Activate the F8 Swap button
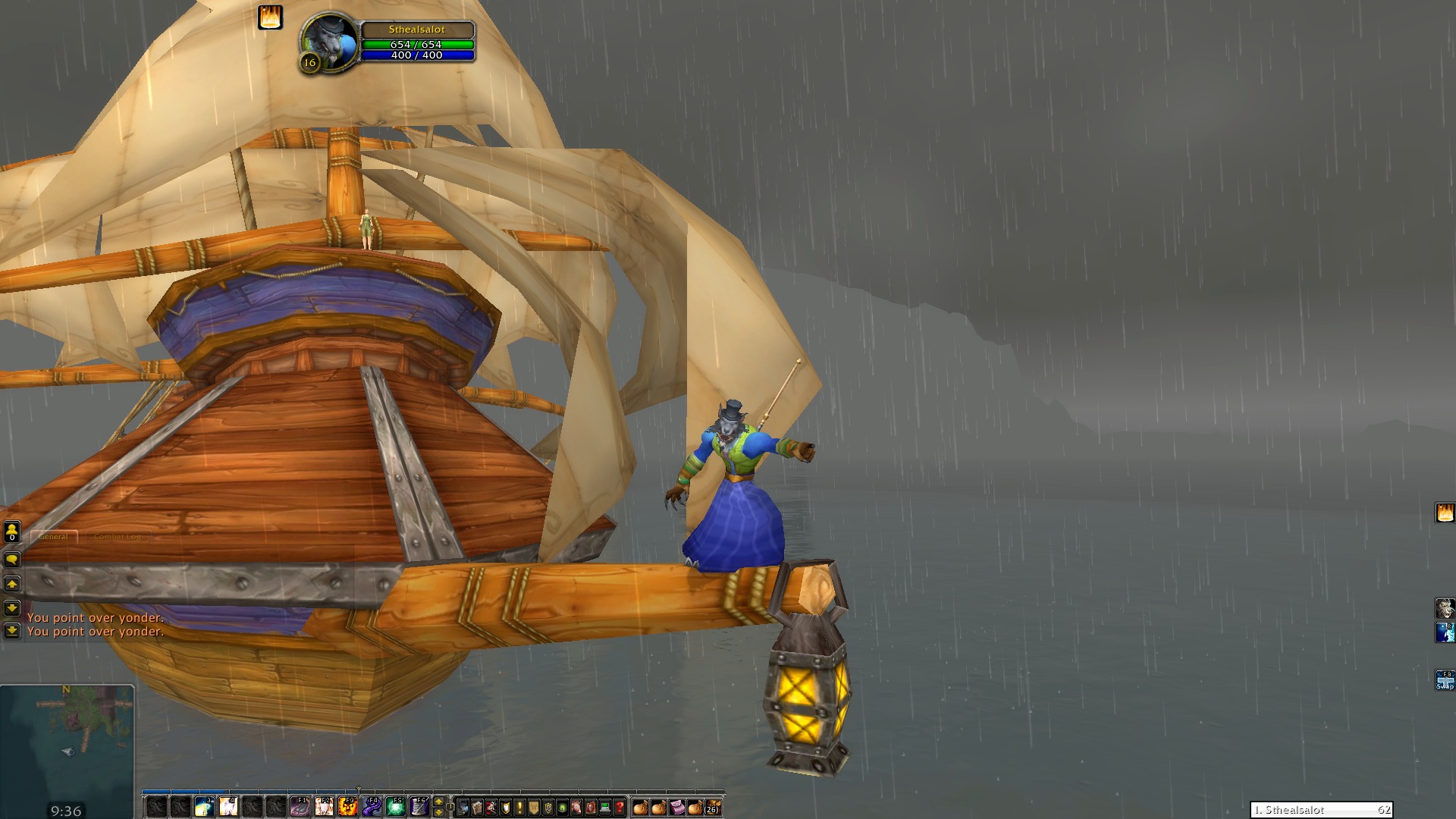 tap(1445, 679)
